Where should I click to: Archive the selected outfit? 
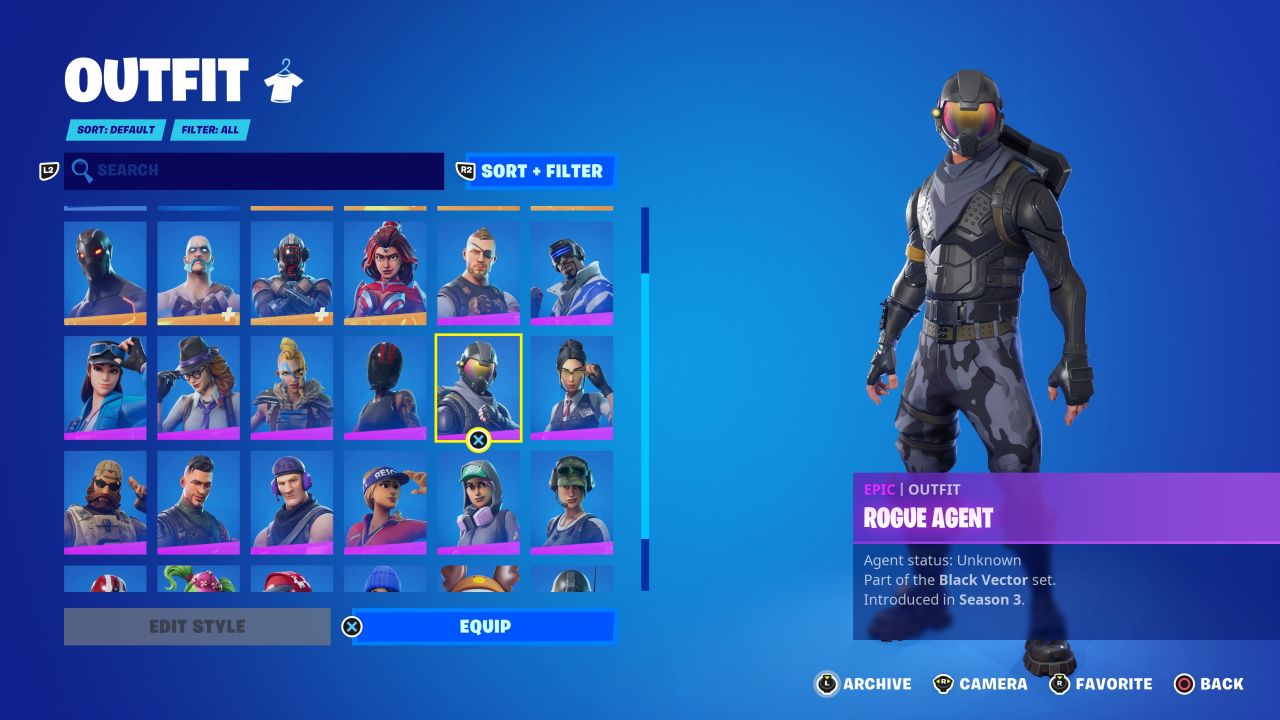coord(825,684)
